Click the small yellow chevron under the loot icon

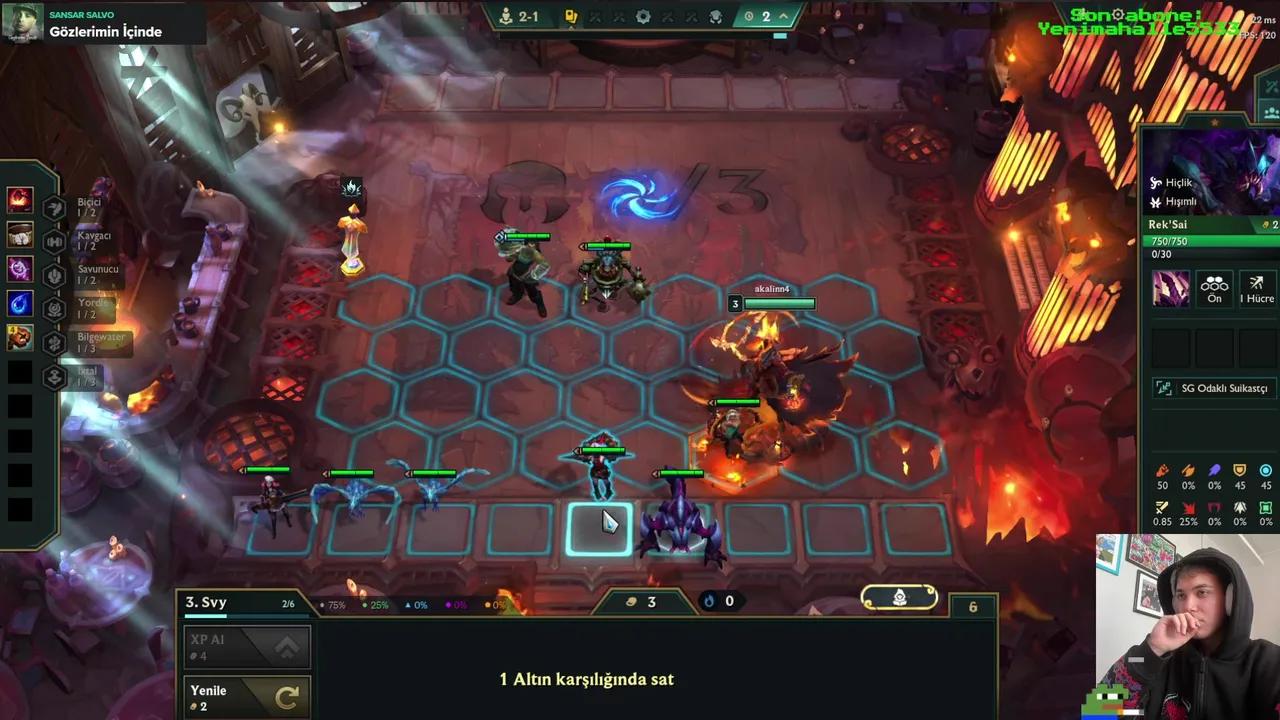tap(572, 29)
